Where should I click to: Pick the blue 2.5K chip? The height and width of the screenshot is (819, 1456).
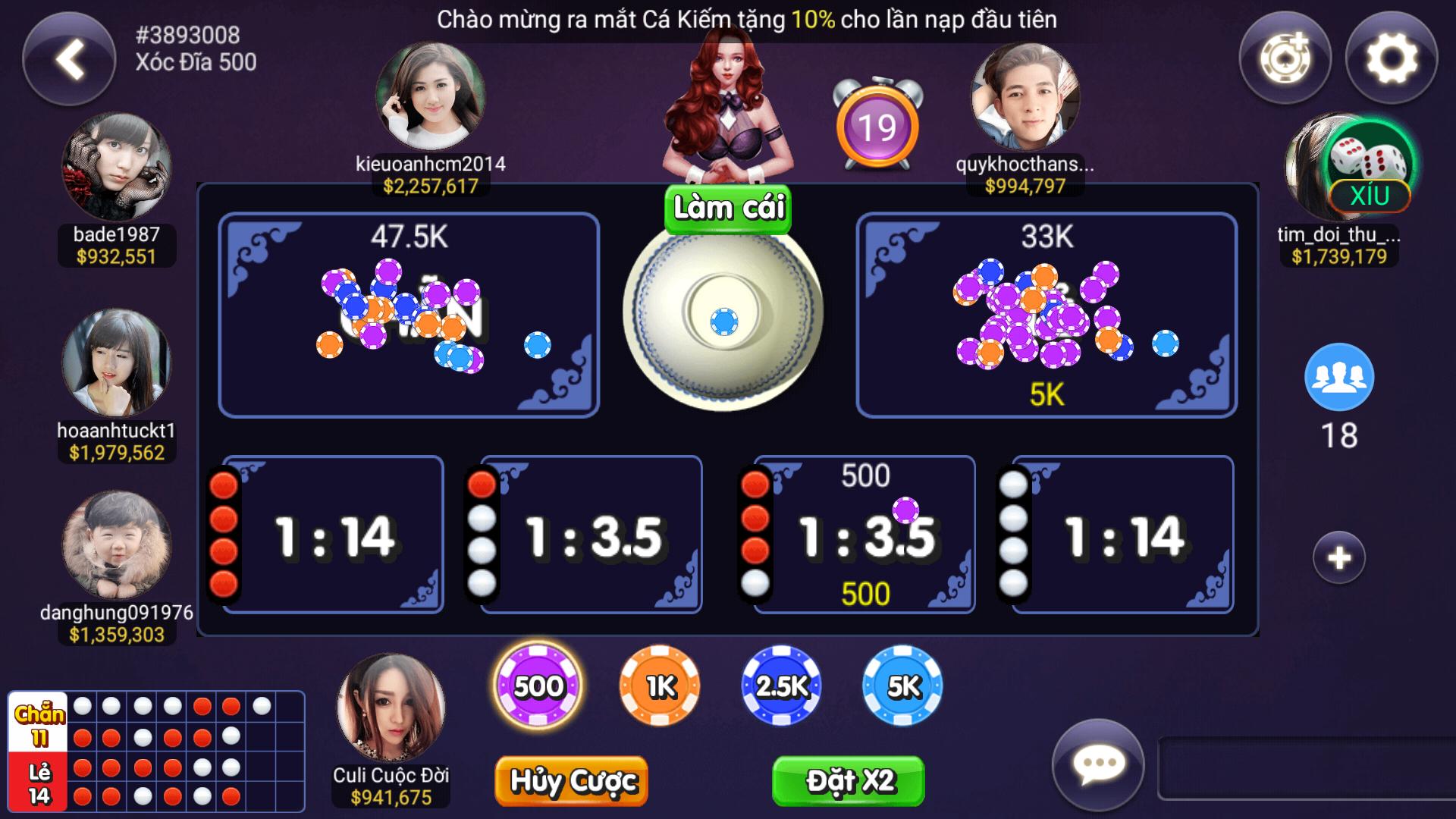pos(781,686)
